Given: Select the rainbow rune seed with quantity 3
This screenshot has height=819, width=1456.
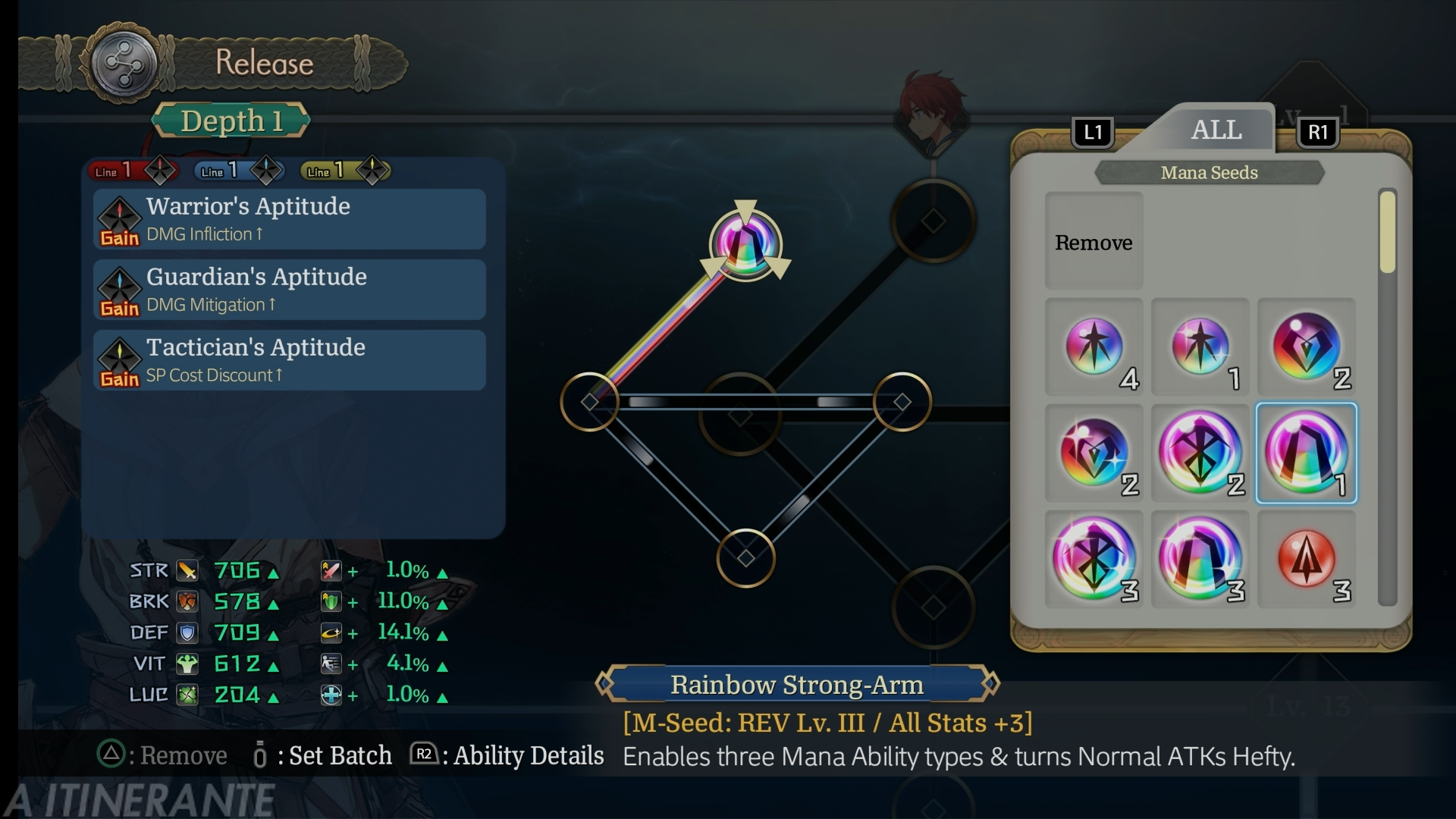Looking at the screenshot, I should tap(1094, 560).
